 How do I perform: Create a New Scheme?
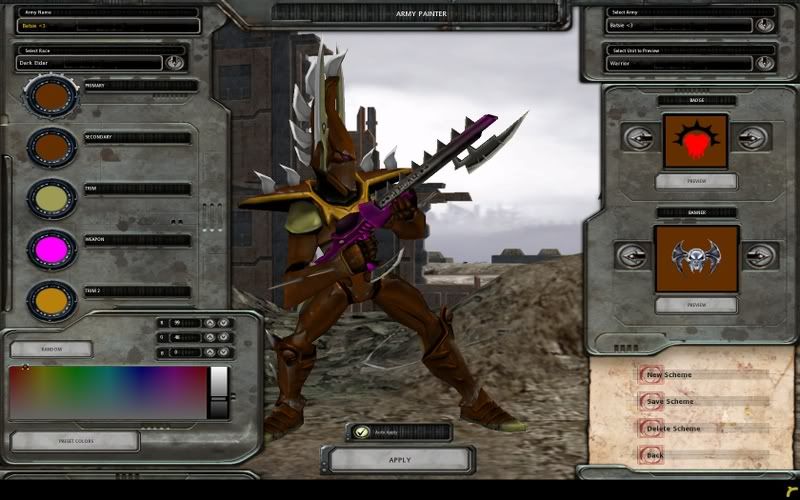(x=669, y=375)
